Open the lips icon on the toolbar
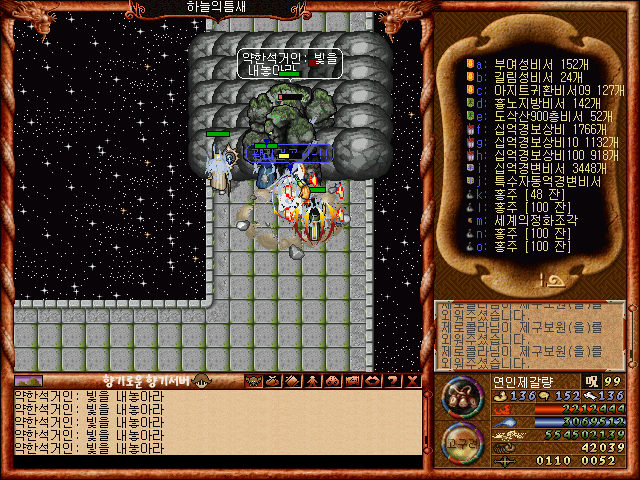Image resolution: width=640 pixels, height=480 pixels. pyautogui.click(x=373, y=380)
